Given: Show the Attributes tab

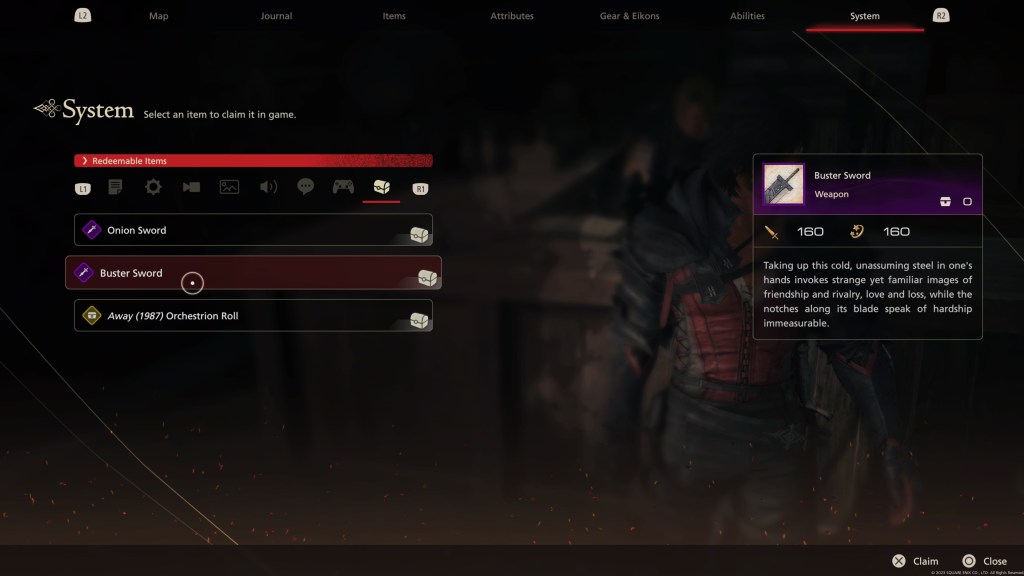Looking at the screenshot, I should 512,16.
